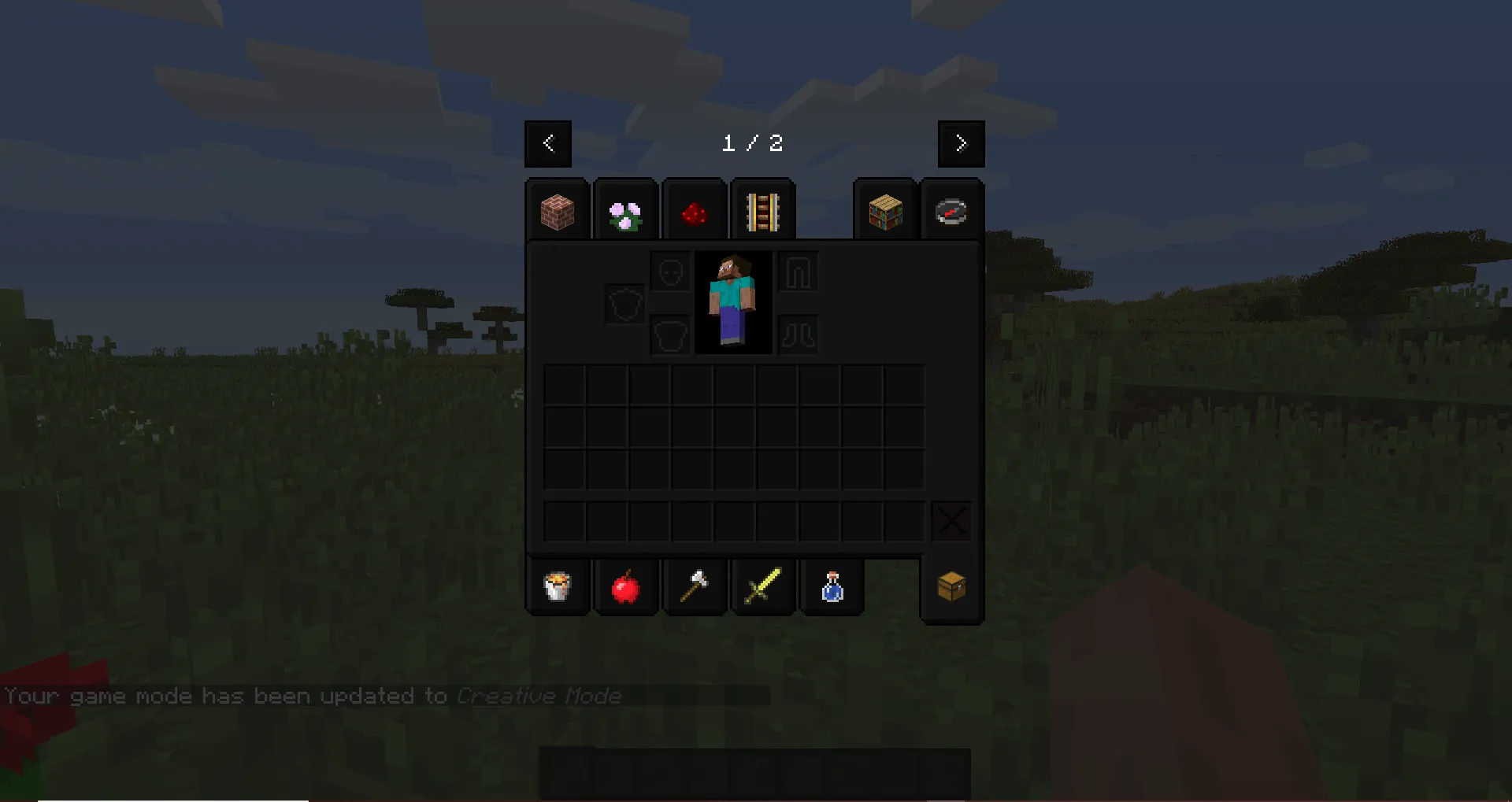Select the Brewing potion bottle tab
The width and height of the screenshot is (1512, 802).
click(831, 586)
